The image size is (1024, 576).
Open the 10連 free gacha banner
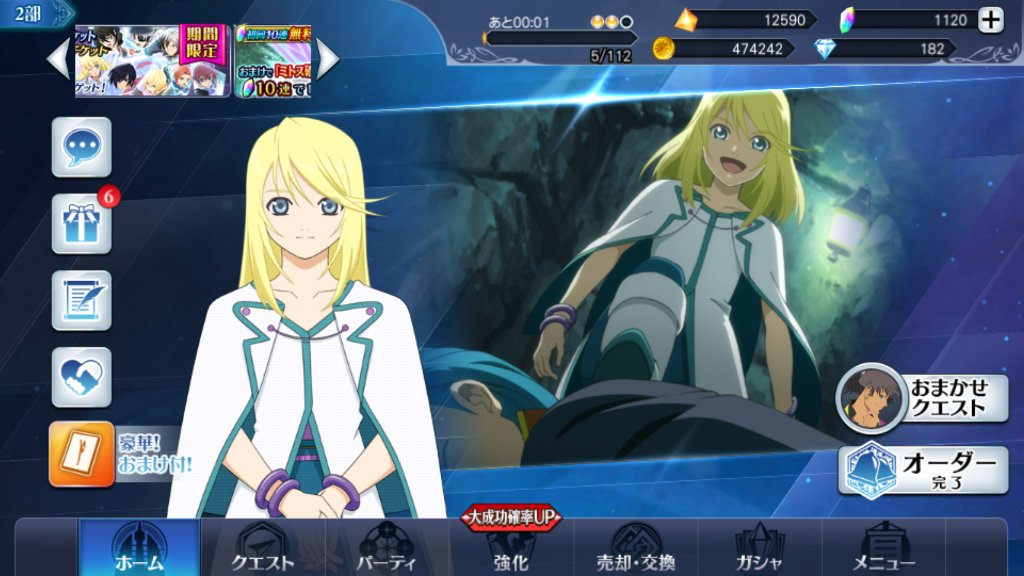[273, 61]
